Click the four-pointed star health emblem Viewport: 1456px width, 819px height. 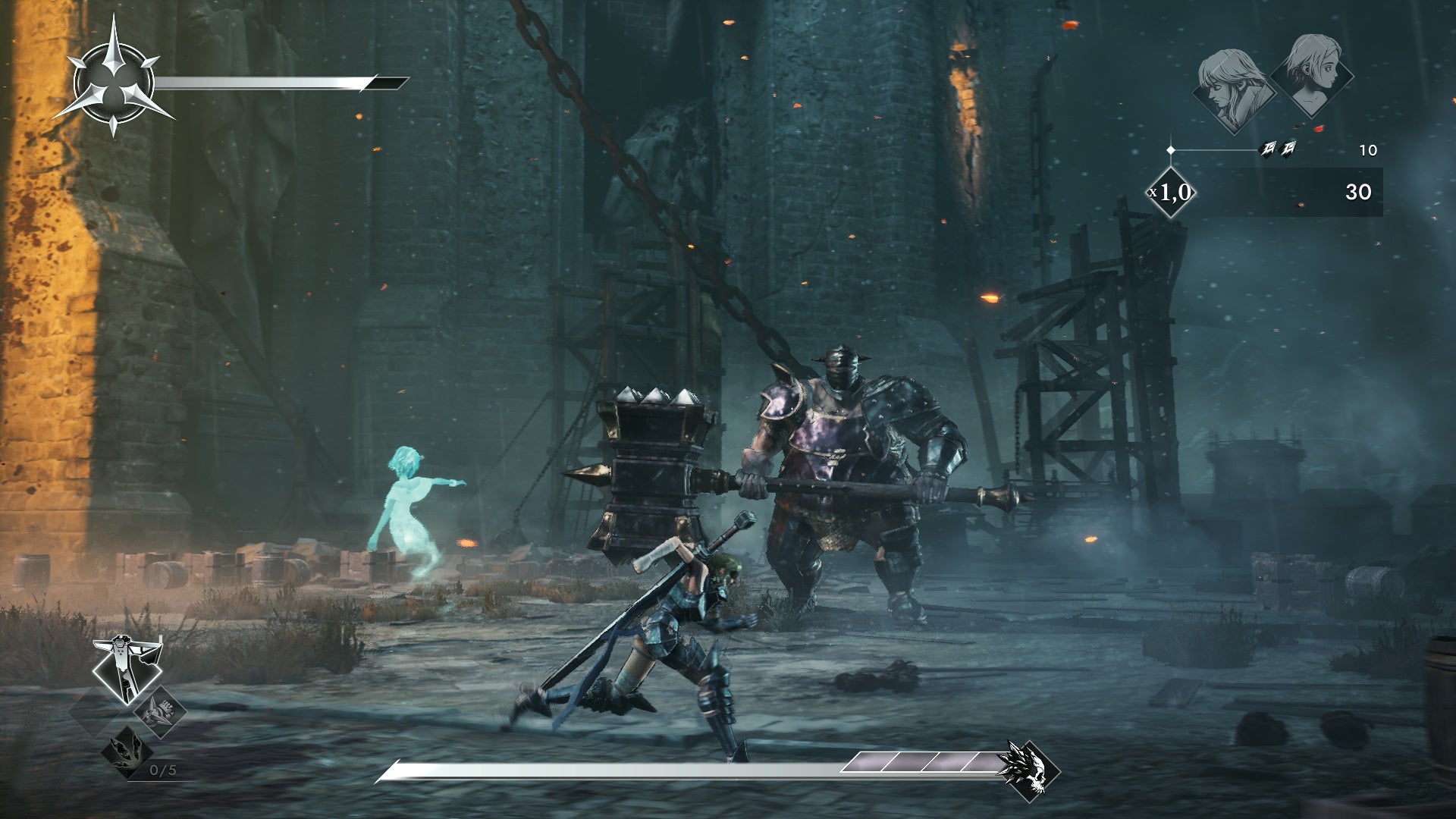115,77
